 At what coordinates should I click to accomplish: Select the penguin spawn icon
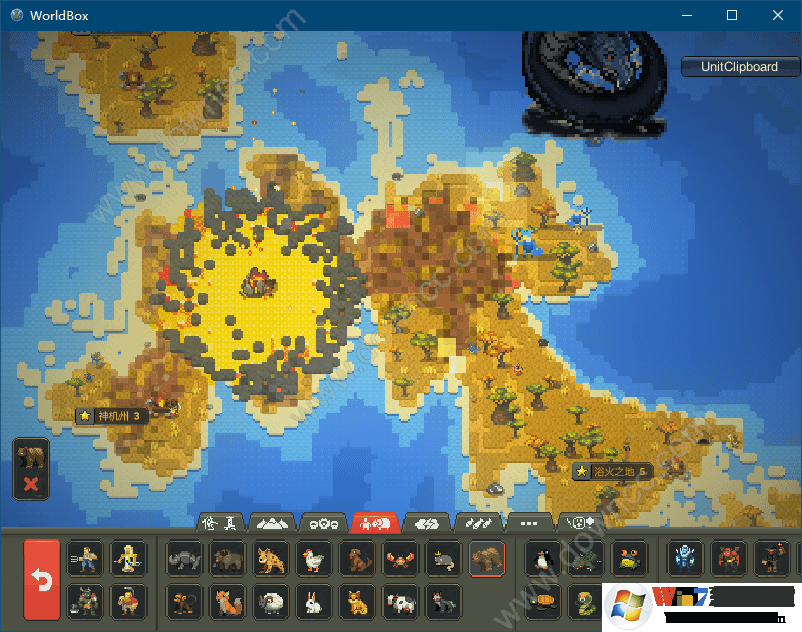click(540, 559)
